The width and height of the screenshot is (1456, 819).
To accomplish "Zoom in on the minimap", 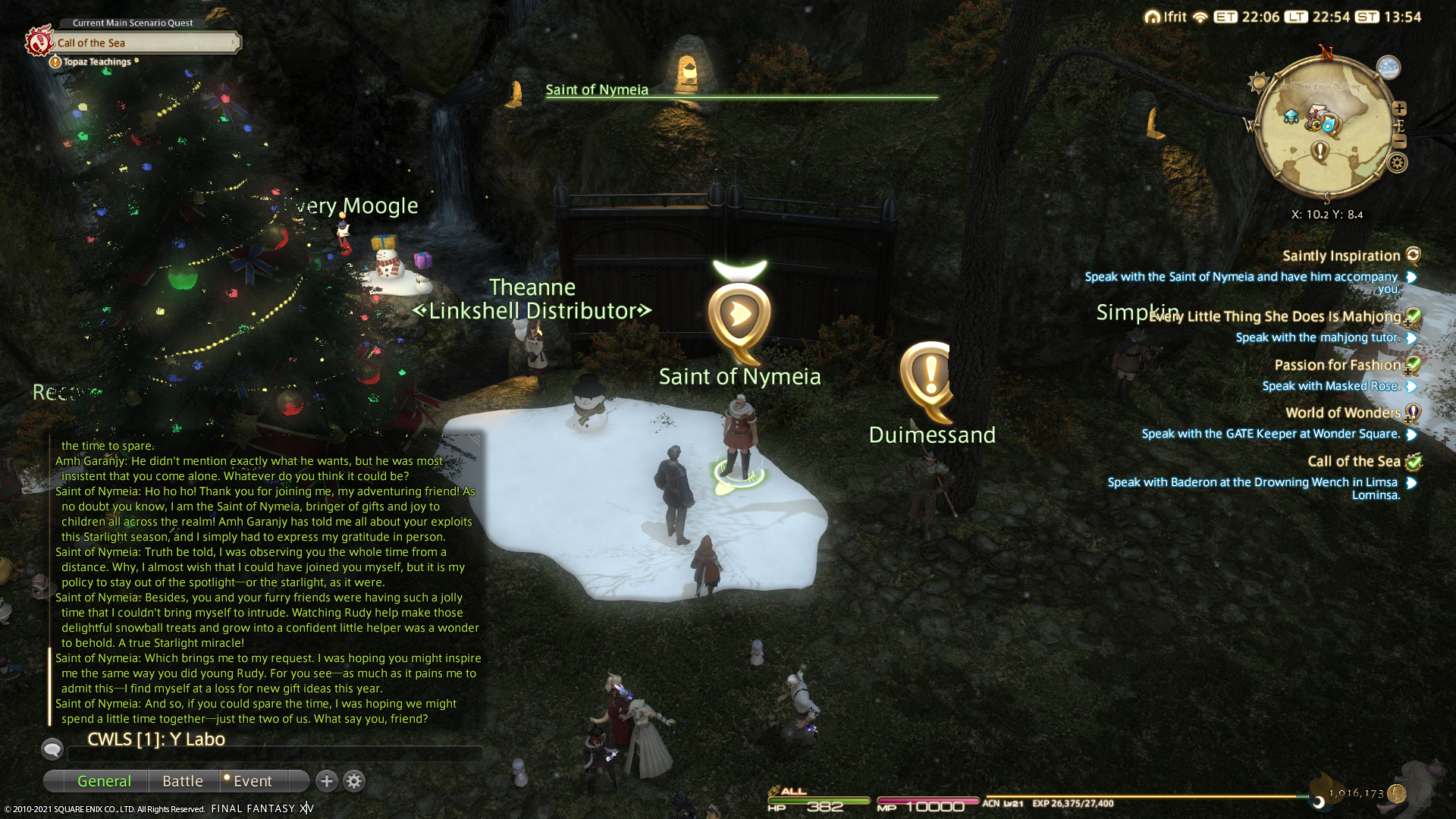I will point(1399,108).
